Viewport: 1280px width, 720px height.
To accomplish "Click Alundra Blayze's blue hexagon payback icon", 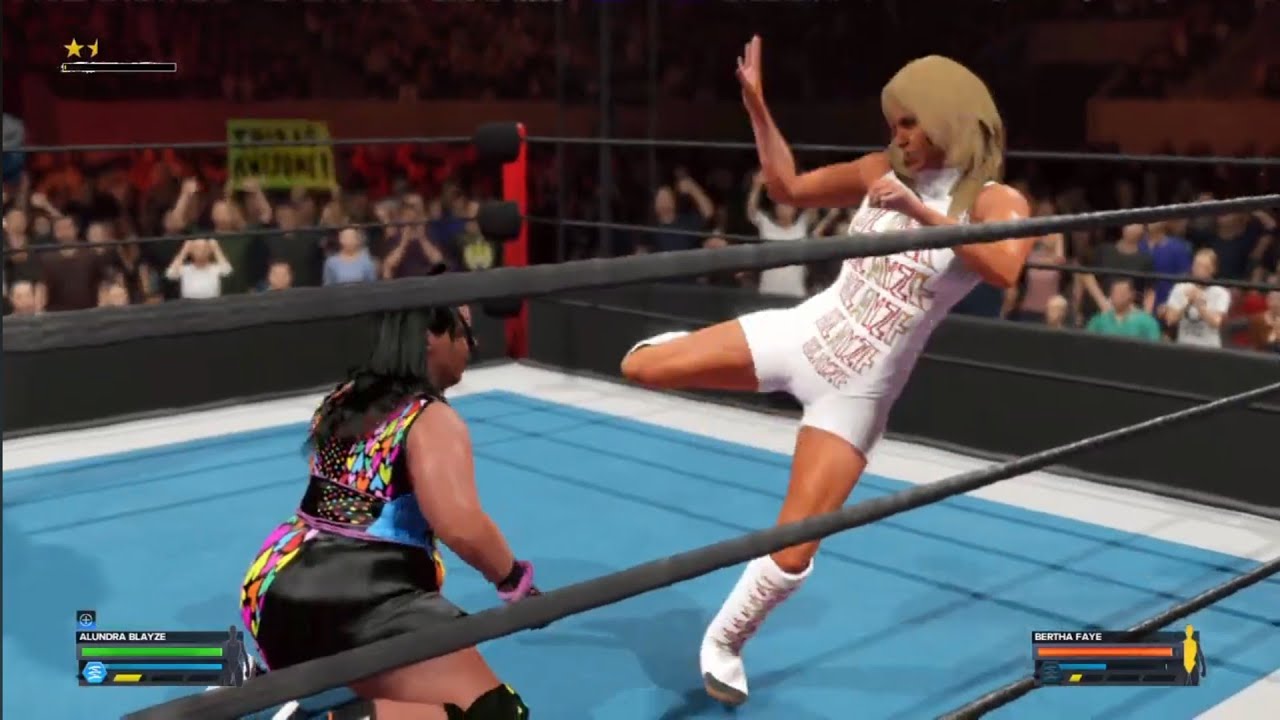I will click(x=94, y=672).
